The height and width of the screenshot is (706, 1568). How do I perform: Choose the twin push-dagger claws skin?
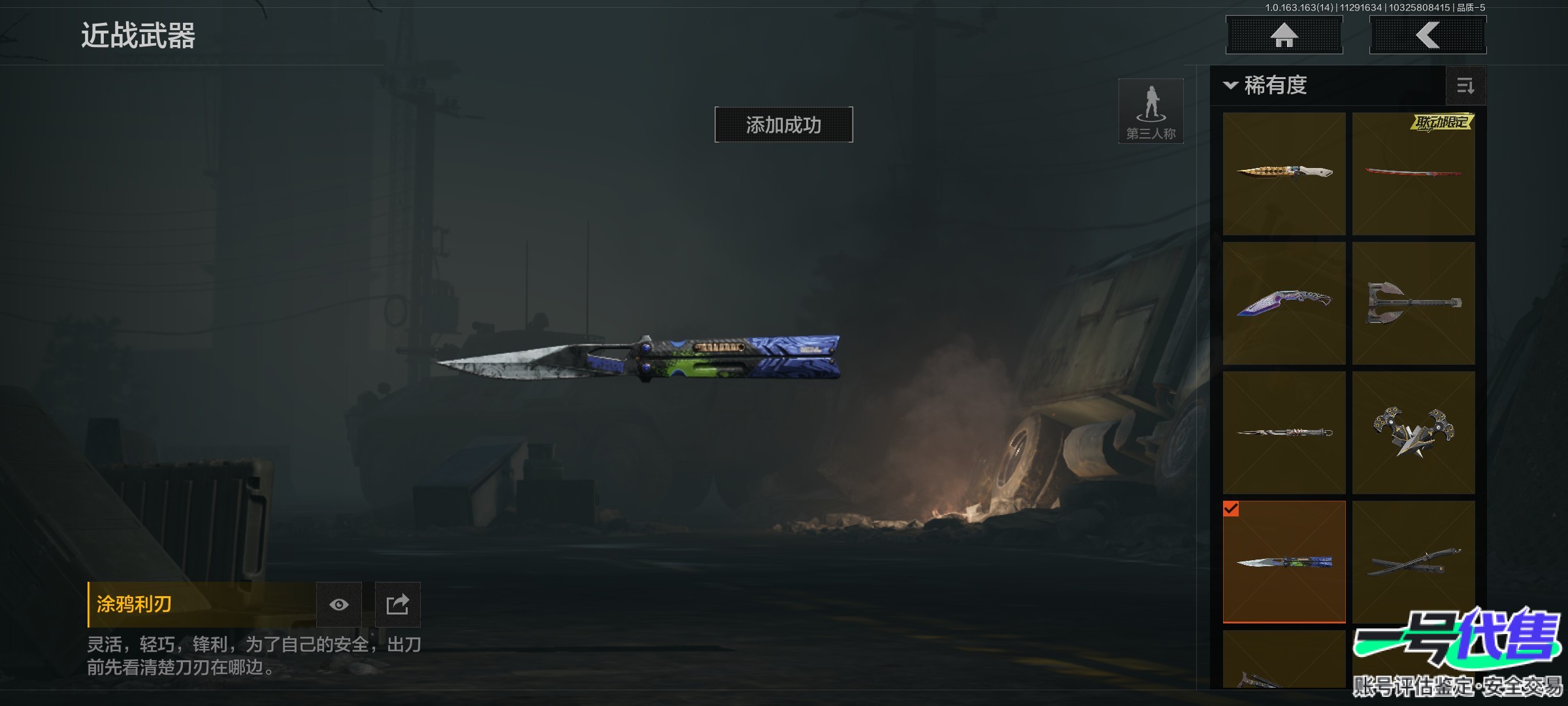1413,432
